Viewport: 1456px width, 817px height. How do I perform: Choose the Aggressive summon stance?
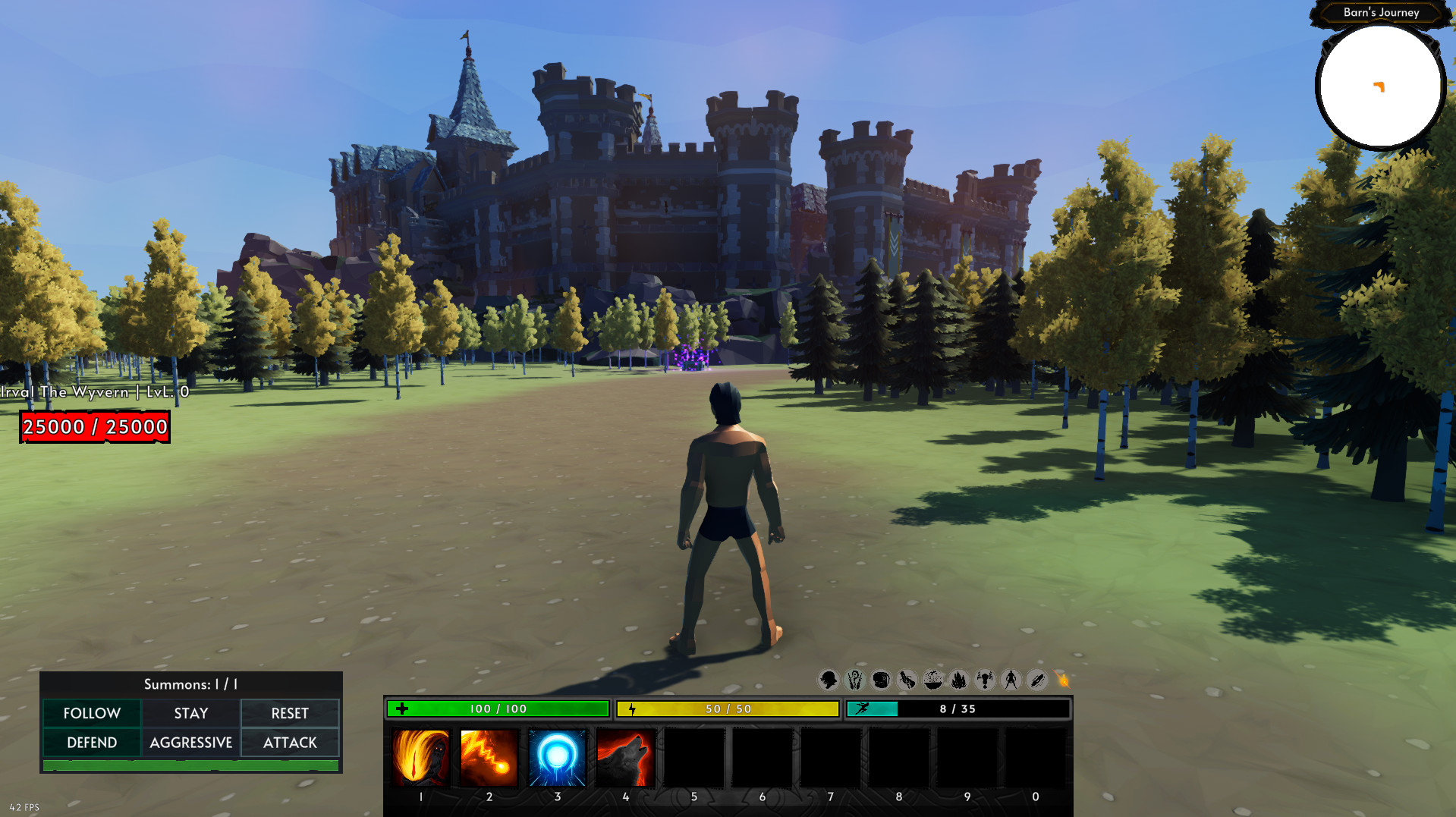click(x=191, y=743)
